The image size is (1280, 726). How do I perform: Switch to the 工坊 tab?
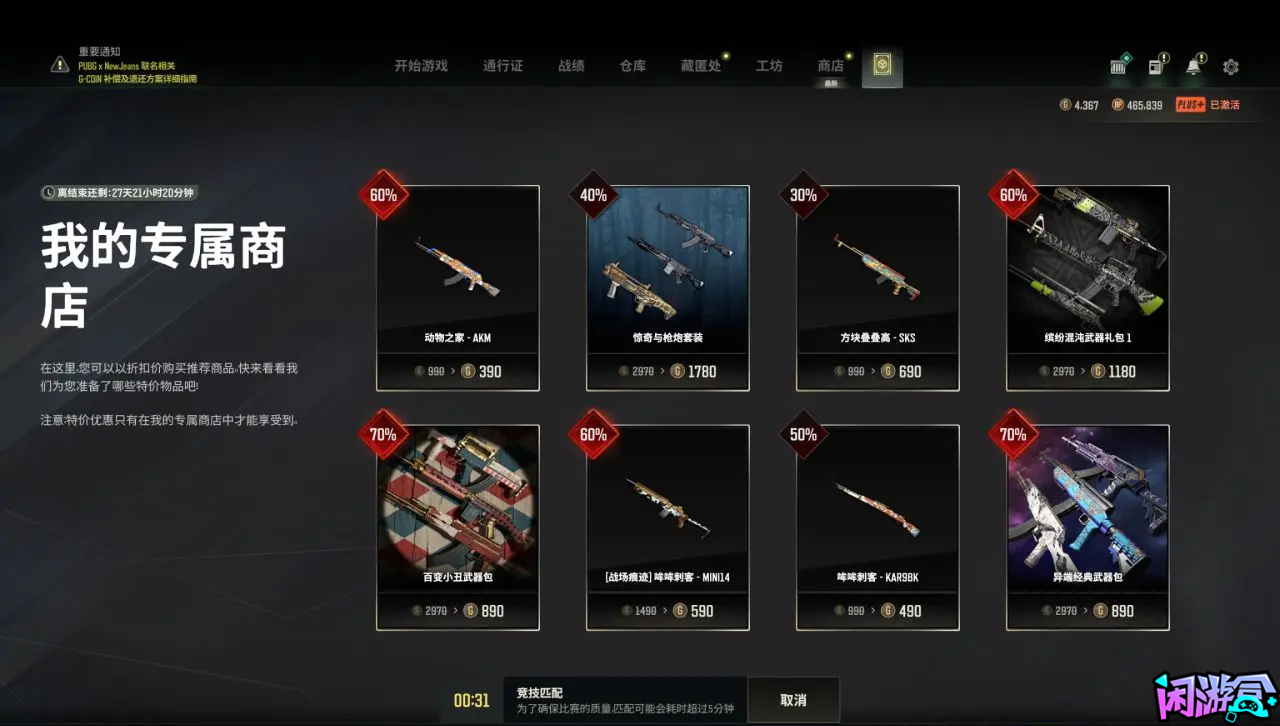point(769,66)
